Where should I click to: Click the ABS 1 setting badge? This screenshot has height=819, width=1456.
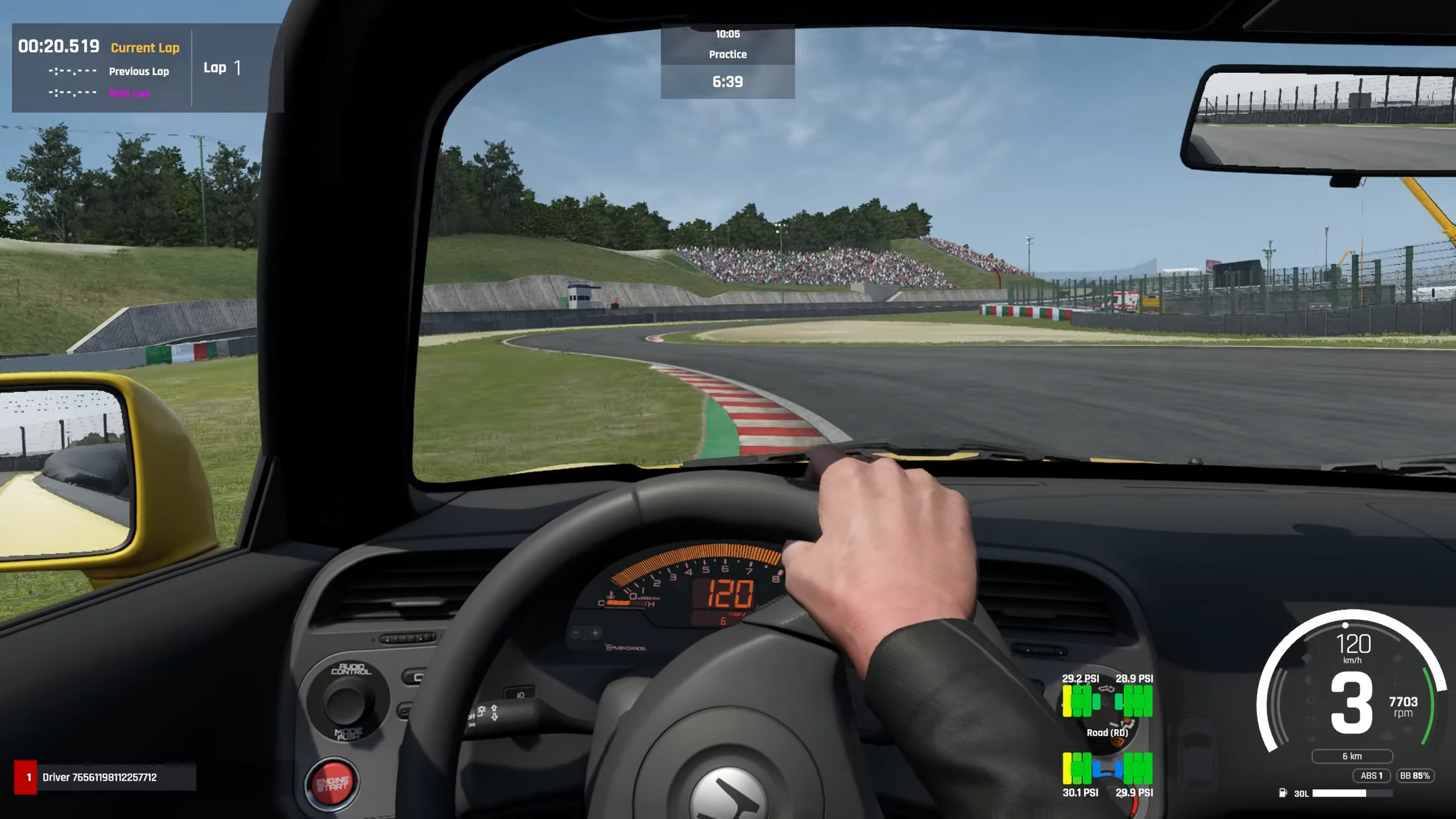click(x=1371, y=776)
